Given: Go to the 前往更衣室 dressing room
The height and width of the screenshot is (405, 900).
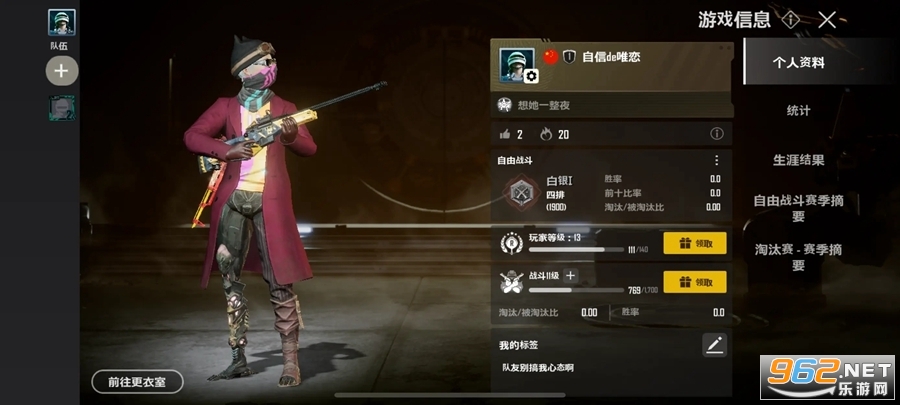Looking at the screenshot, I should tap(137, 381).
